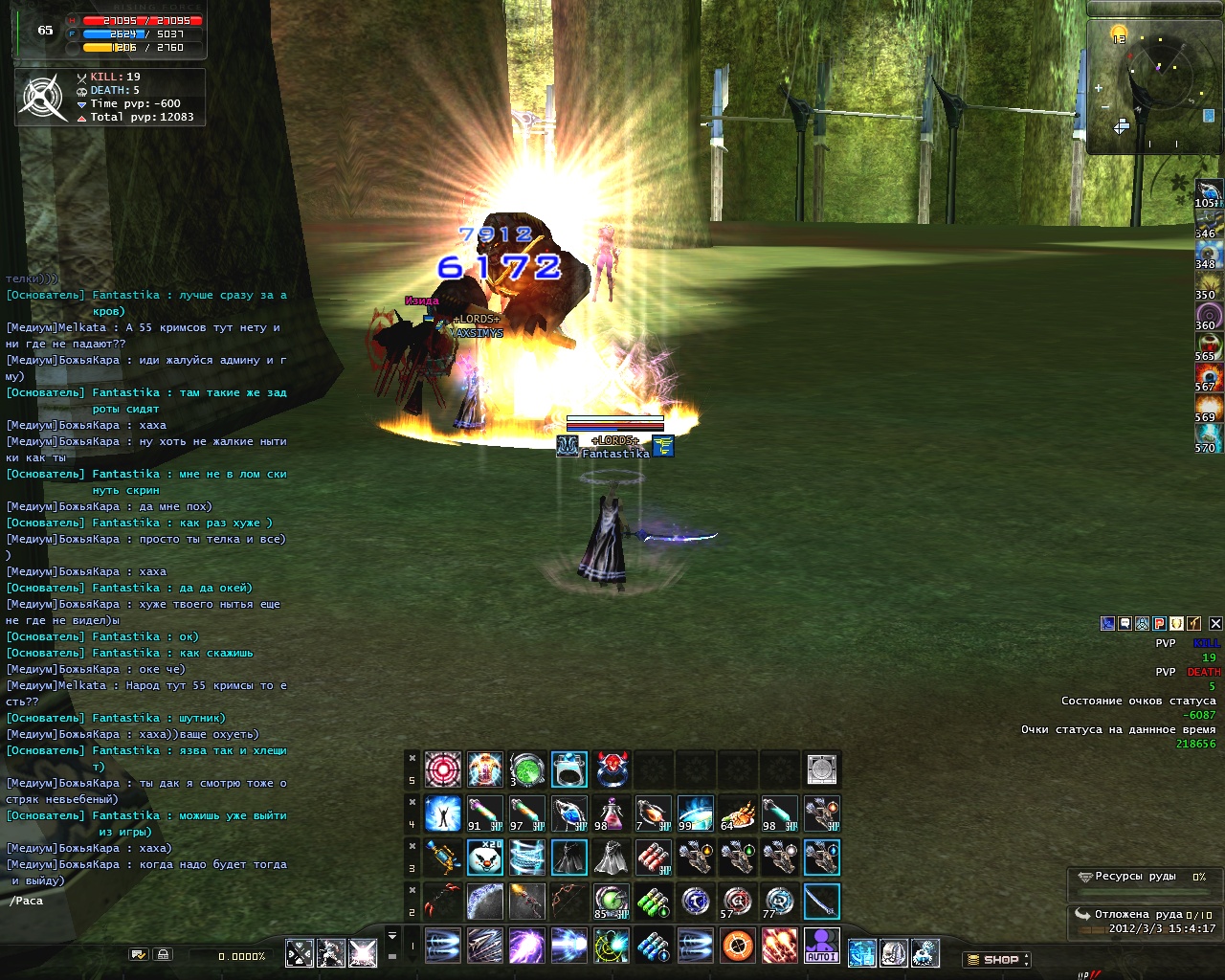Use the pink potion flask with 98
This screenshot has height=980, width=1225.
click(x=612, y=813)
